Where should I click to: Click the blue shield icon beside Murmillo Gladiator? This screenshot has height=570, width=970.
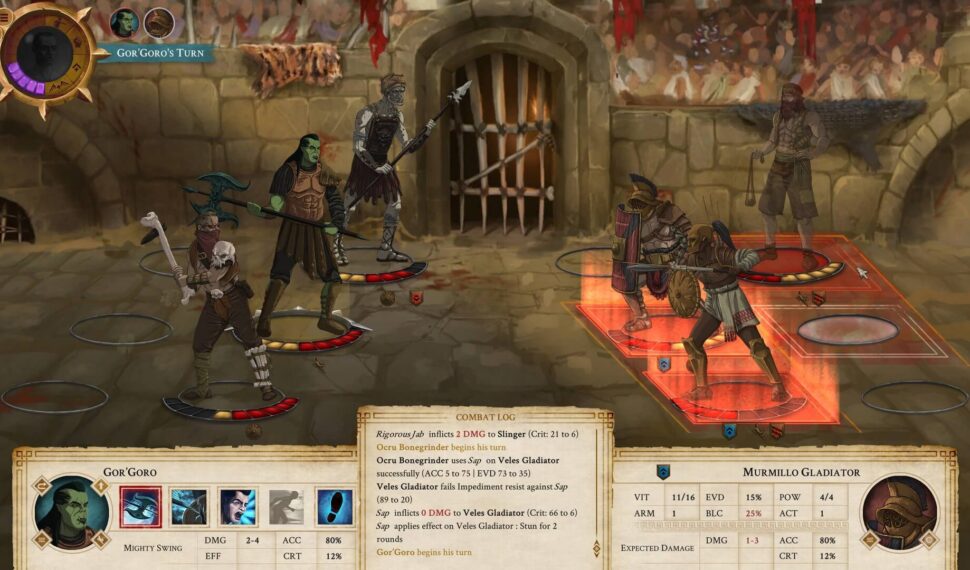click(662, 472)
